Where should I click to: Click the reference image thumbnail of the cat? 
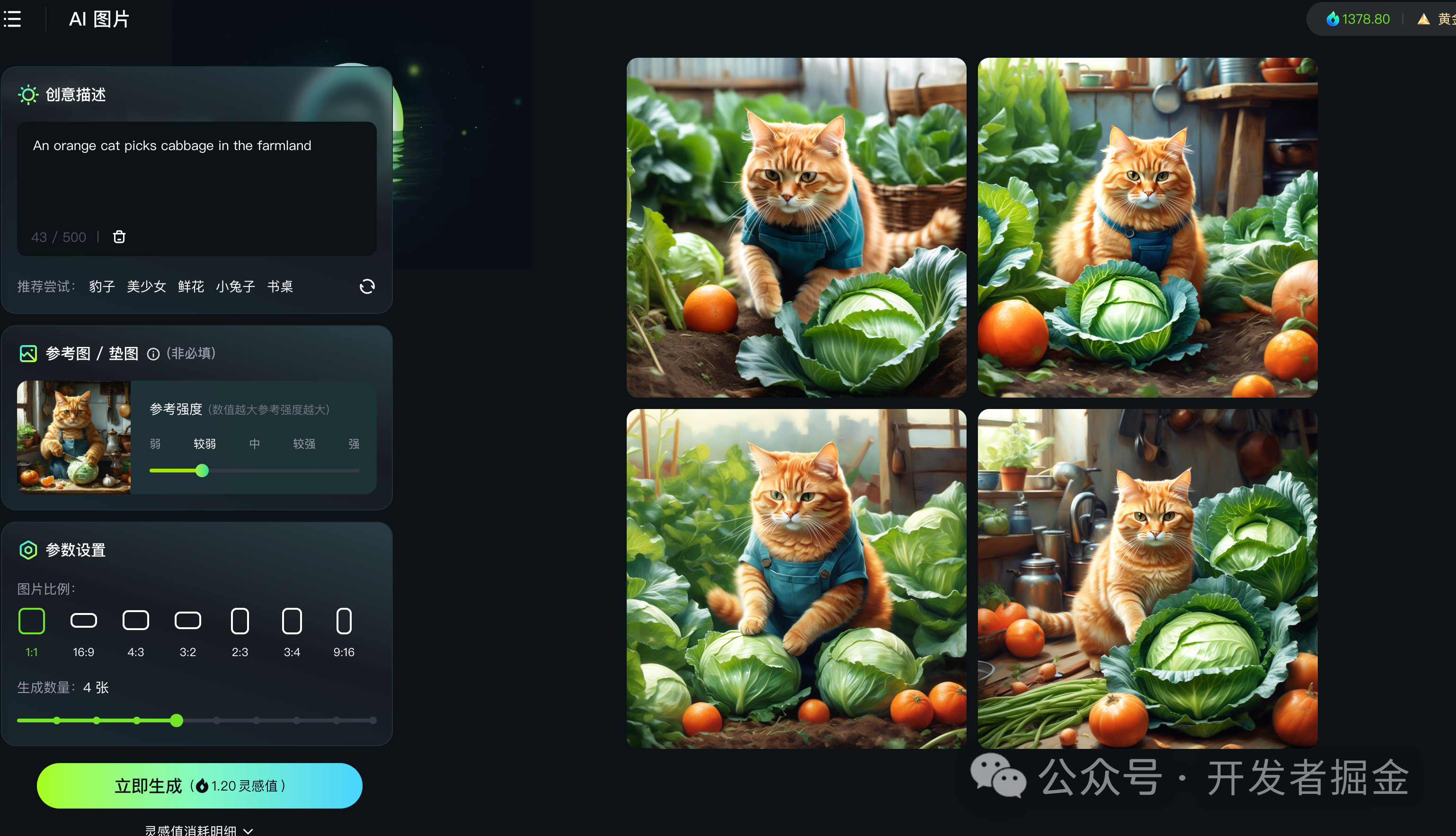click(74, 437)
